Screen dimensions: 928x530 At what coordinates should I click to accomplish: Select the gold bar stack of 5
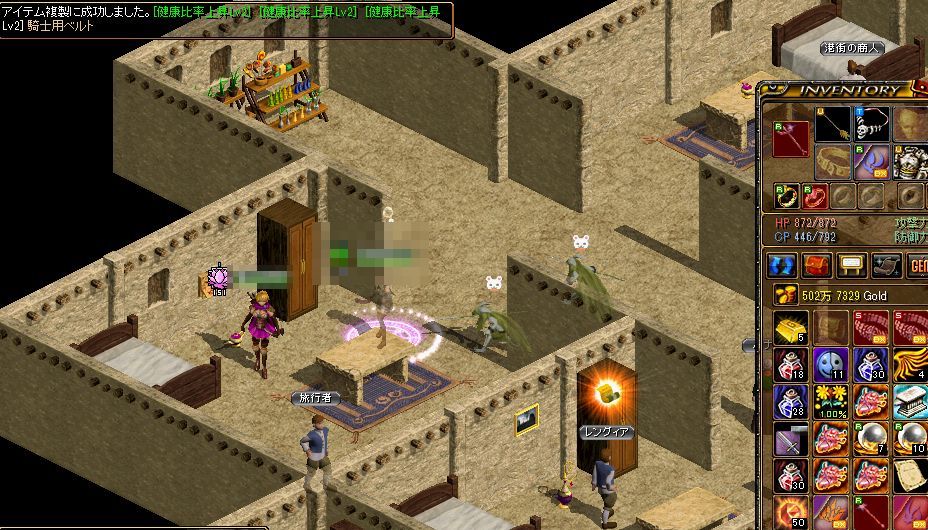(790, 327)
